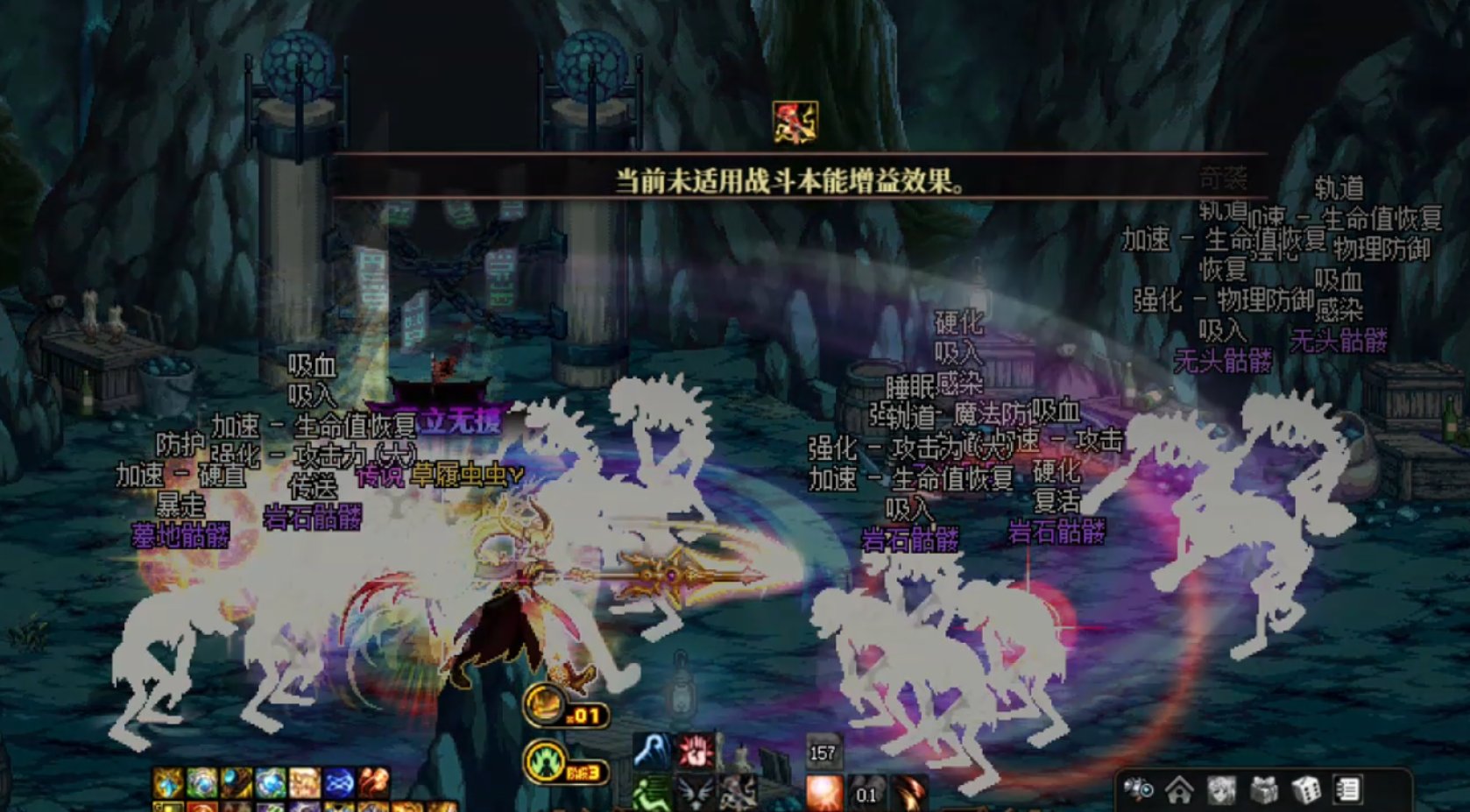
Task: Select the orange explosion consumable item
Action: click(x=823, y=792)
